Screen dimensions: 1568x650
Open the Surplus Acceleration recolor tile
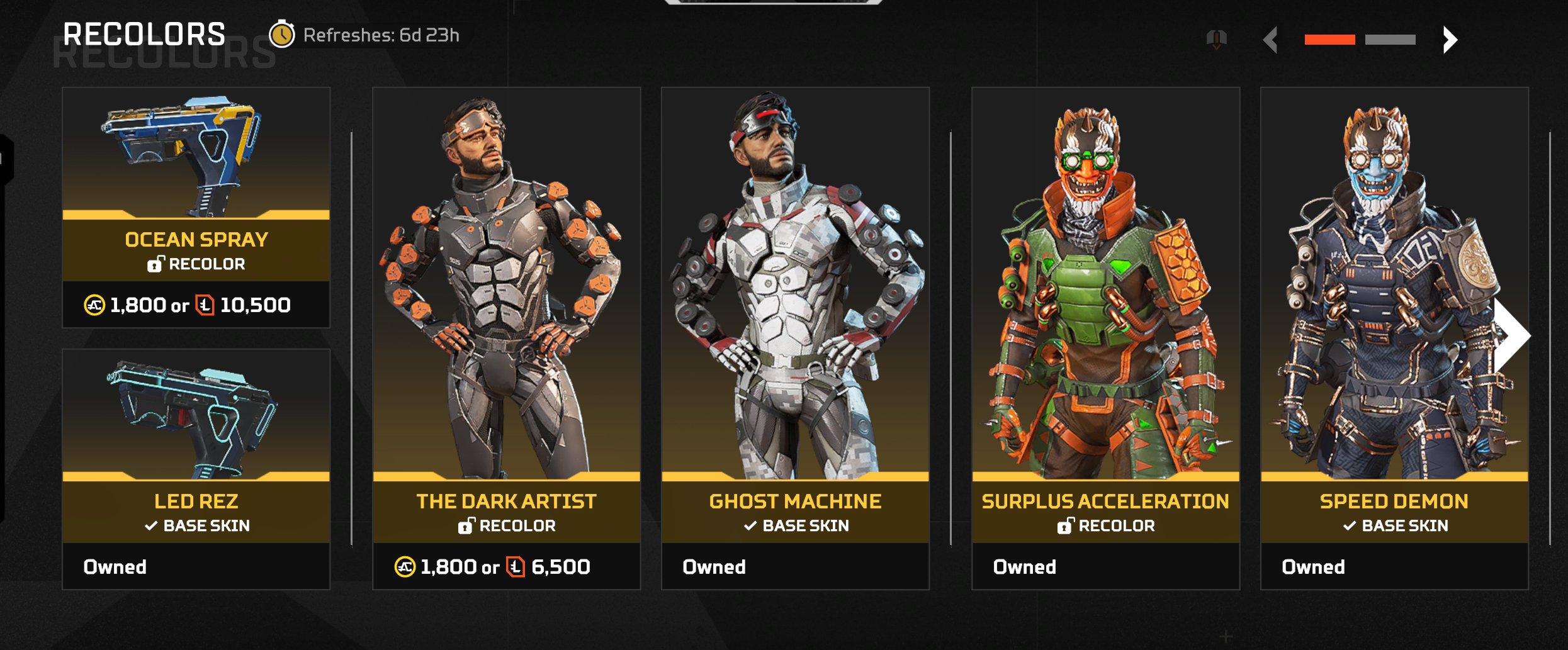click(x=1105, y=339)
